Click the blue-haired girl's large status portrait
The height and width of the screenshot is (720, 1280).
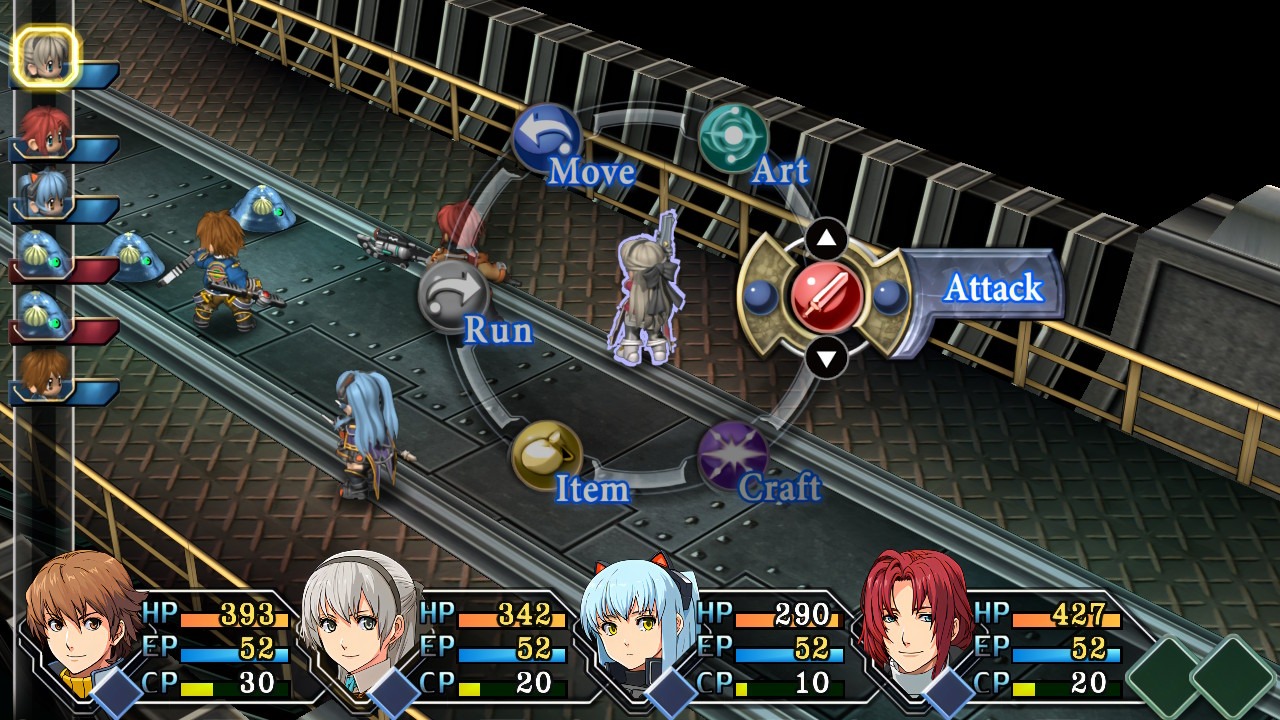(636, 625)
